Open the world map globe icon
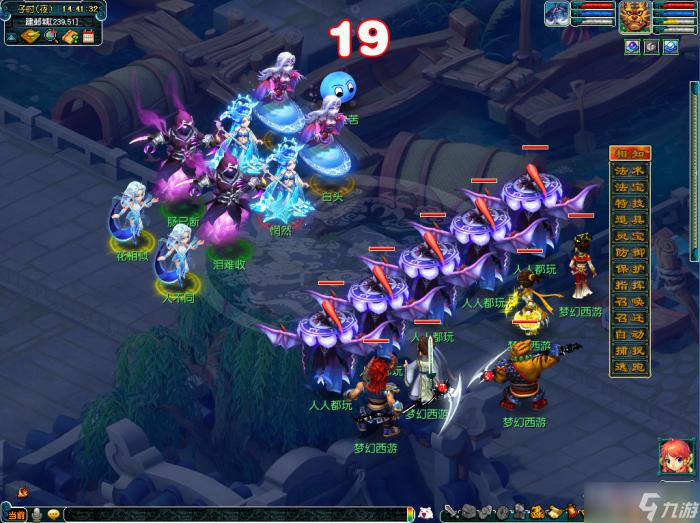Image resolution: width=700 pixels, height=523 pixels. [49, 37]
